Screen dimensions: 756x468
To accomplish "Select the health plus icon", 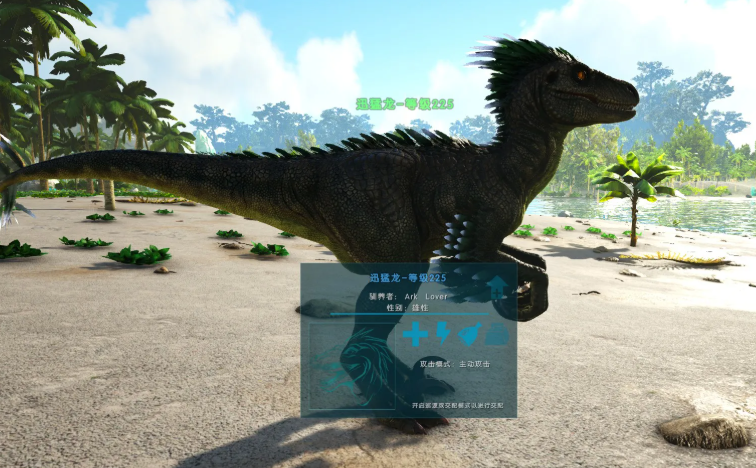I will [x=414, y=334].
